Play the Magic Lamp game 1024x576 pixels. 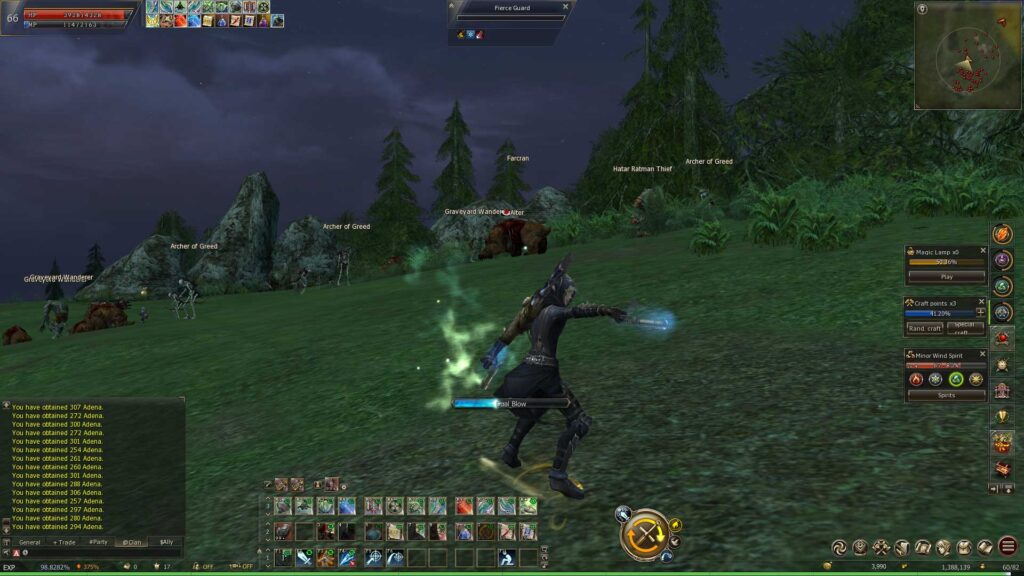click(x=946, y=276)
